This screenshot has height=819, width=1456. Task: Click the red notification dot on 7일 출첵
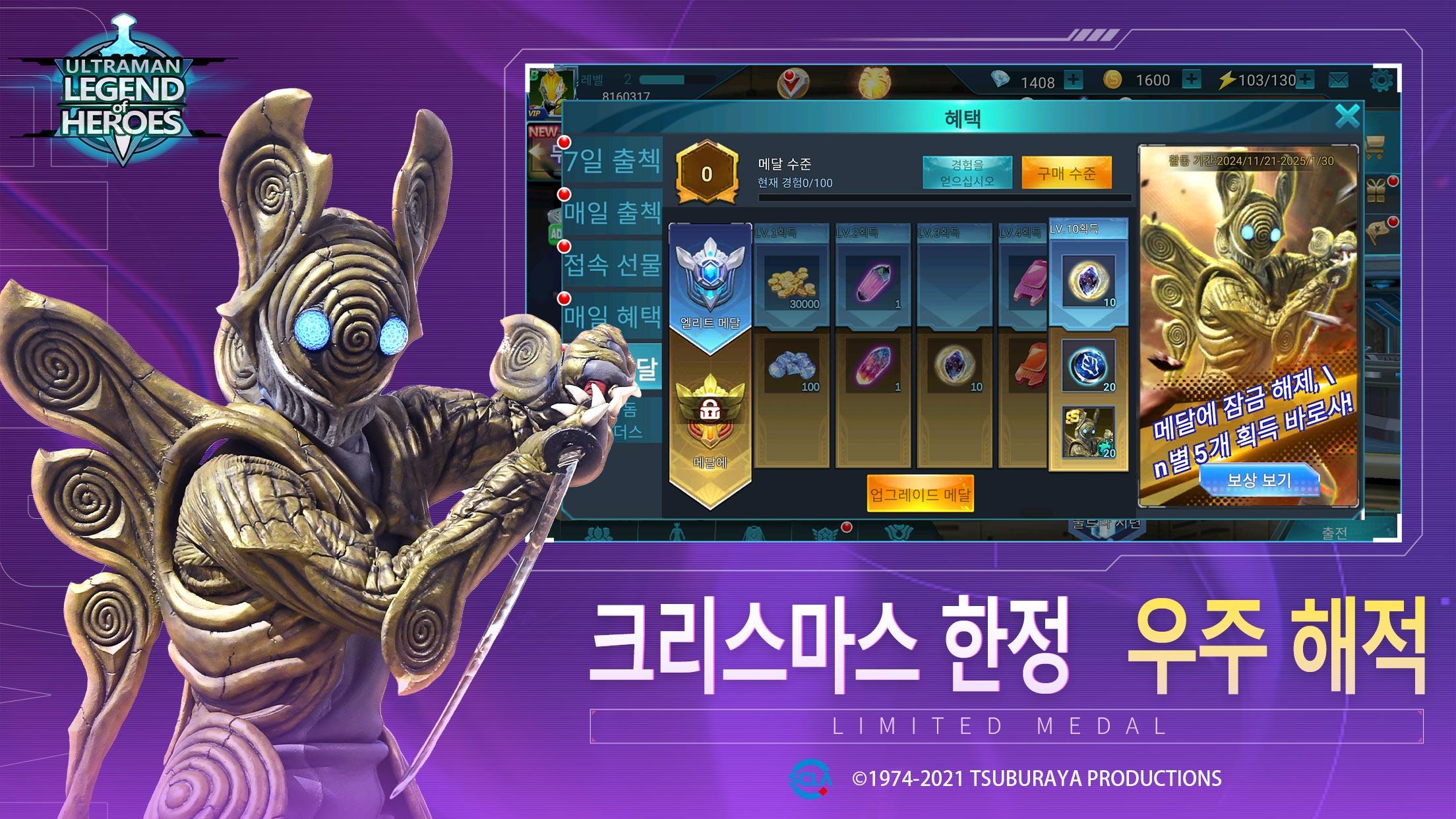tap(564, 142)
